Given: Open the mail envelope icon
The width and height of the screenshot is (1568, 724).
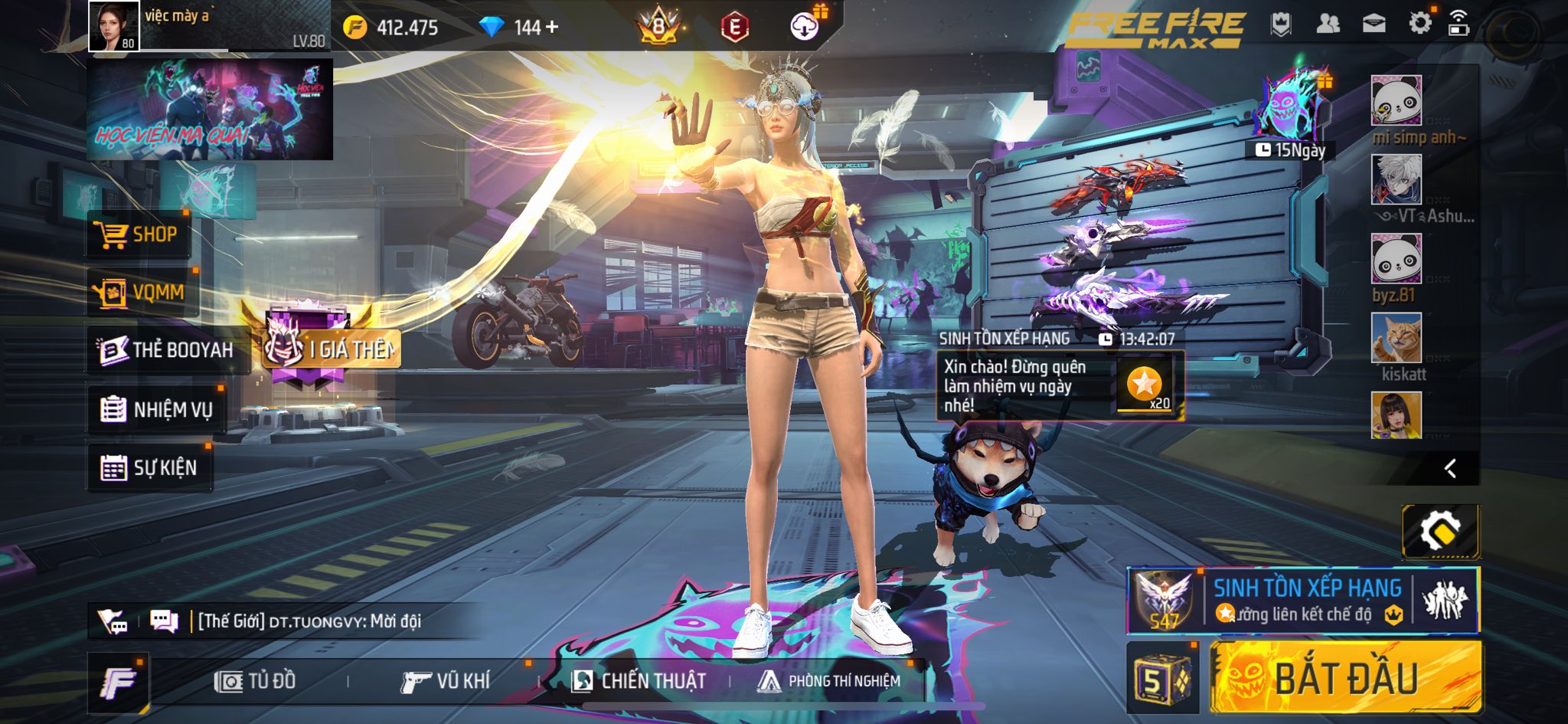Looking at the screenshot, I should point(1374,24).
